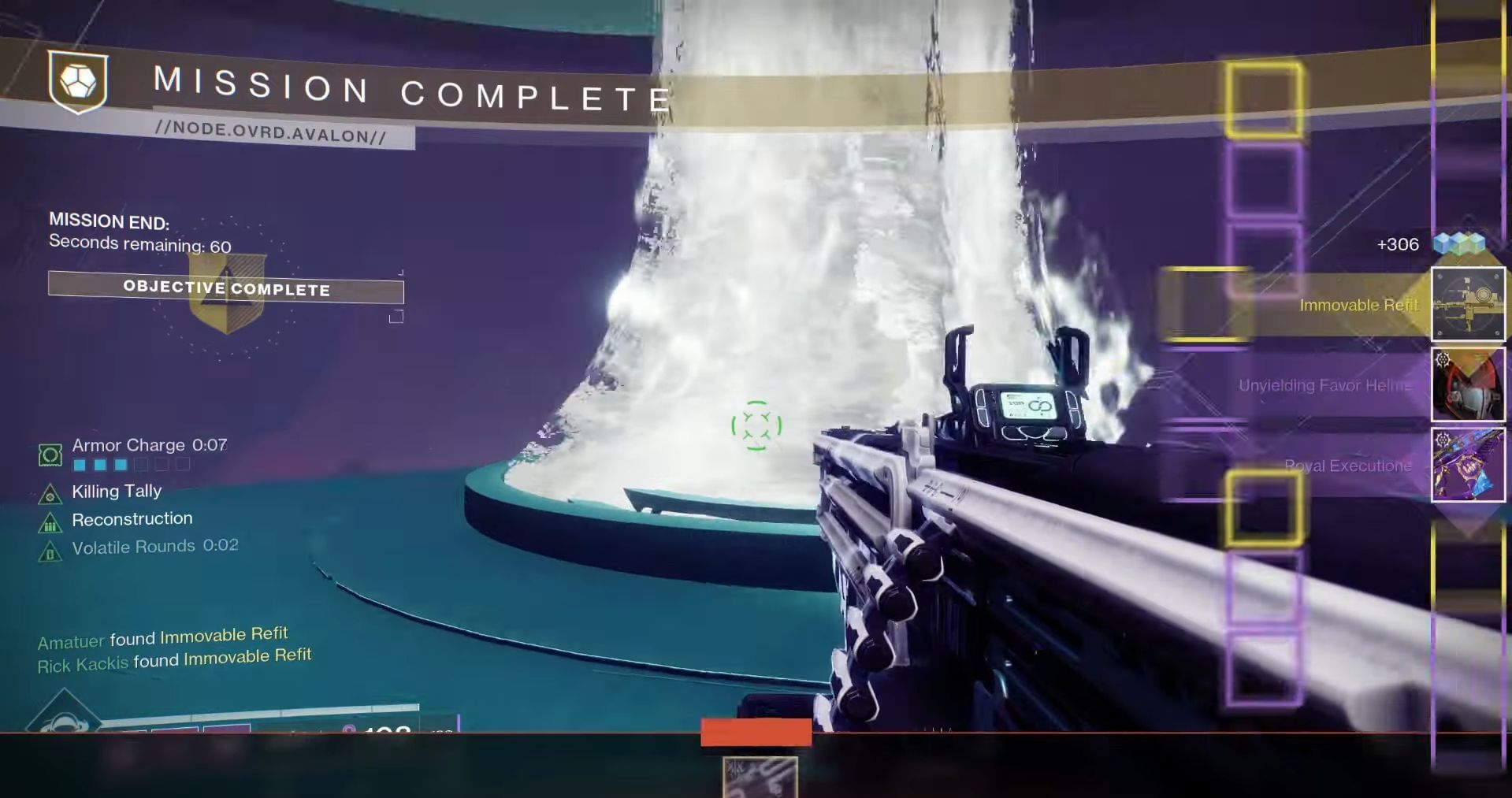The image size is (1512, 798).
Task: Select the Armor Charge hexagon icon
Action: tap(50, 454)
